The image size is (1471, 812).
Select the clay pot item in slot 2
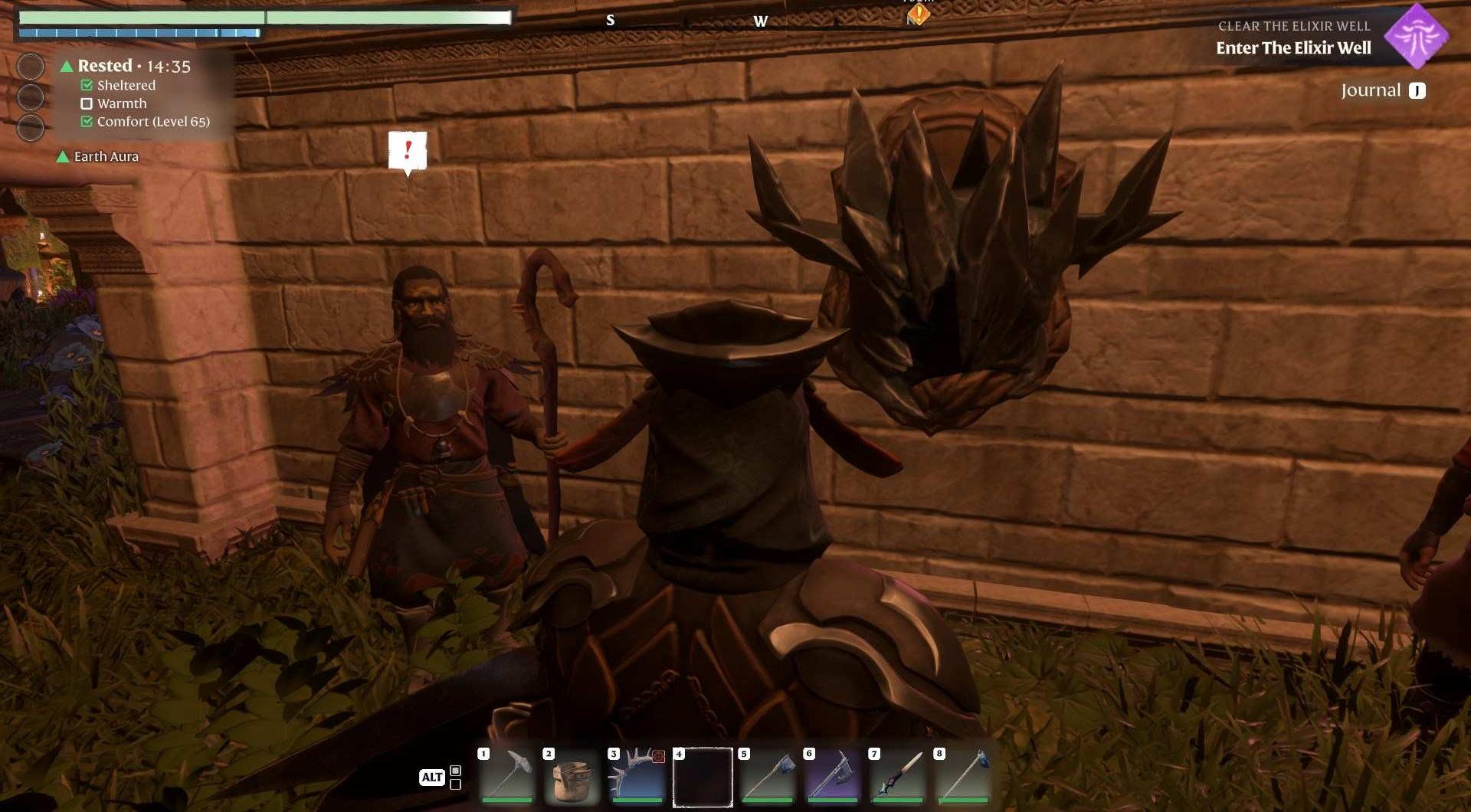572,776
